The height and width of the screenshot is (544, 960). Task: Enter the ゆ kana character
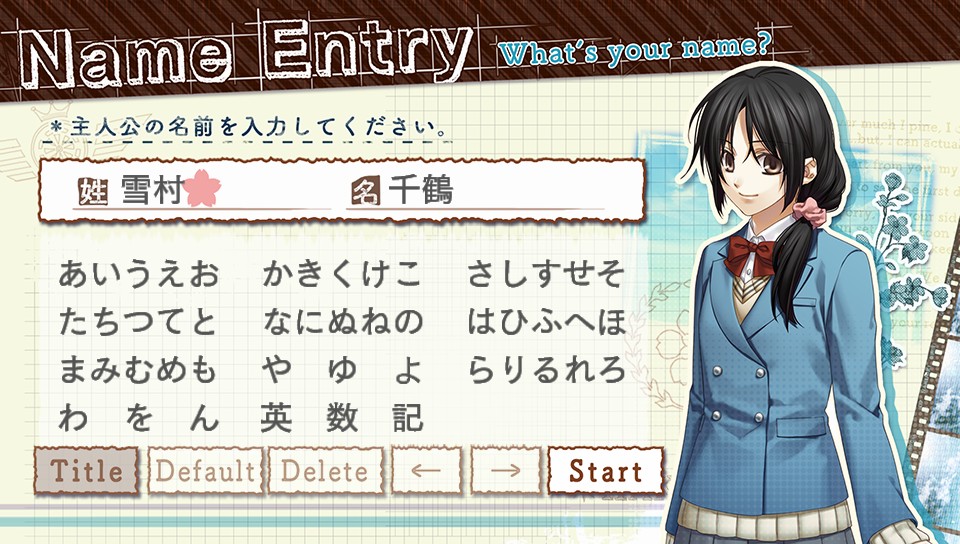(343, 370)
